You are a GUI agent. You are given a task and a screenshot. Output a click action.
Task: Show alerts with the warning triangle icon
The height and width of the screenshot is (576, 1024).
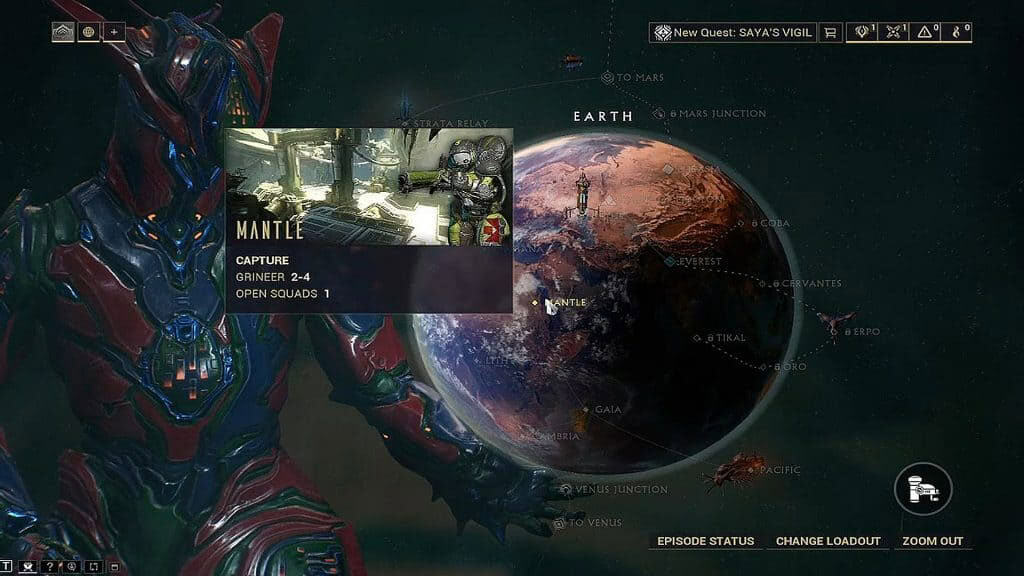coord(930,32)
